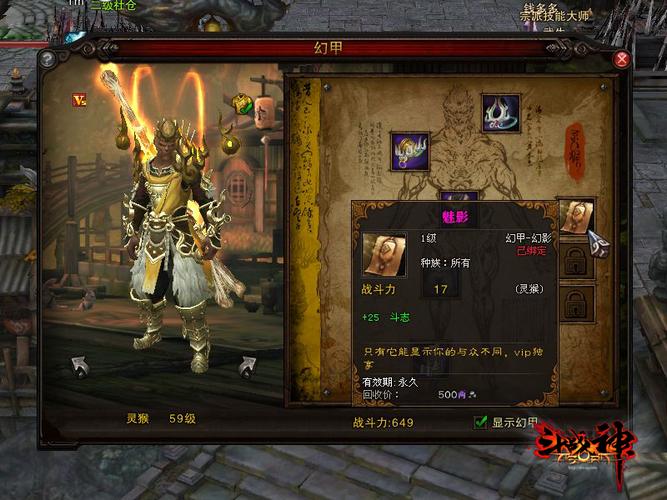Close the 幻甲 window
The width and height of the screenshot is (667, 500).
pos(622,59)
